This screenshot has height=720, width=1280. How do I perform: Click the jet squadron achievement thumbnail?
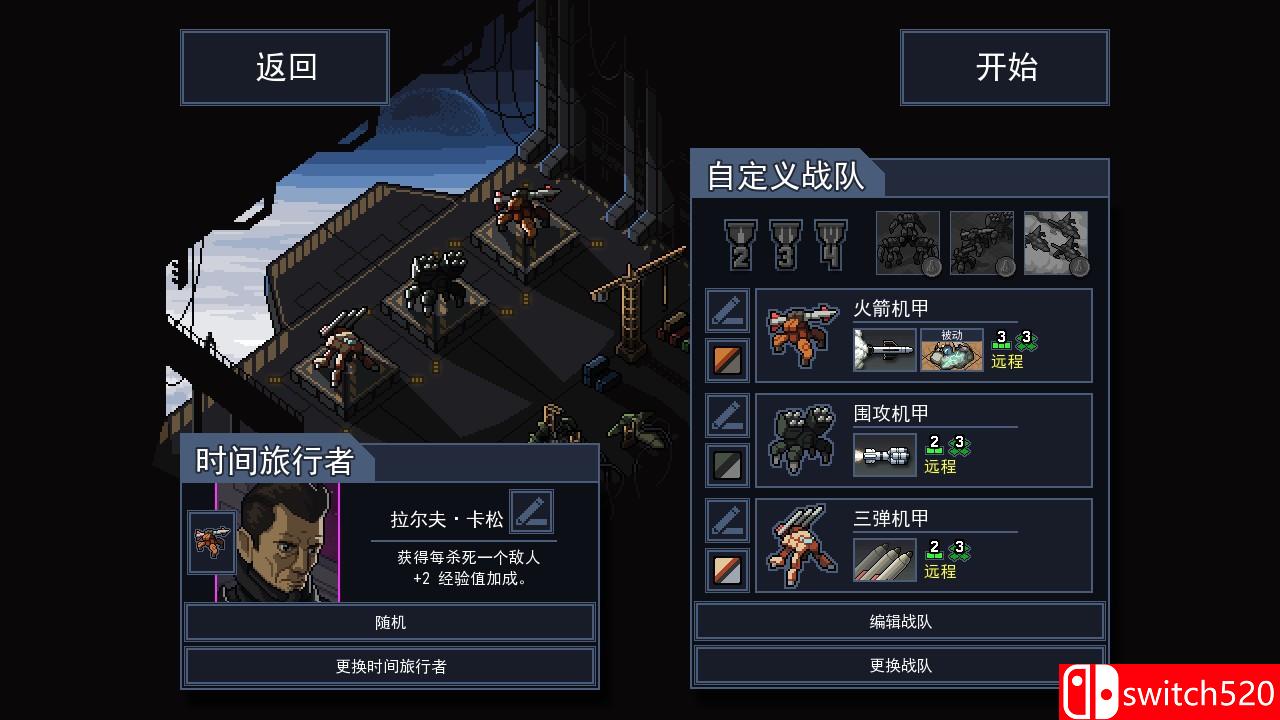click(x=1055, y=243)
